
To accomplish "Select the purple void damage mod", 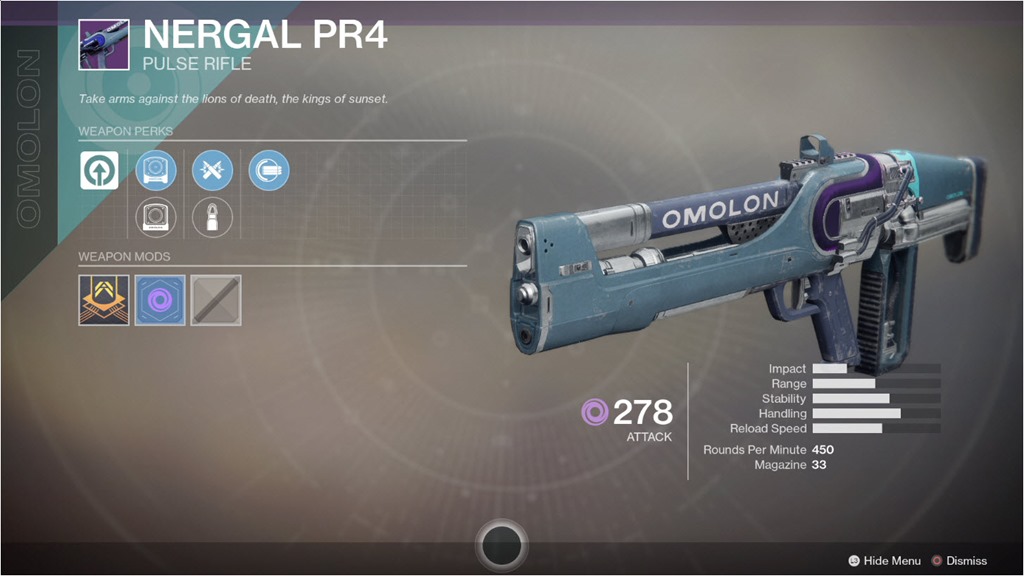I will [x=160, y=300].
